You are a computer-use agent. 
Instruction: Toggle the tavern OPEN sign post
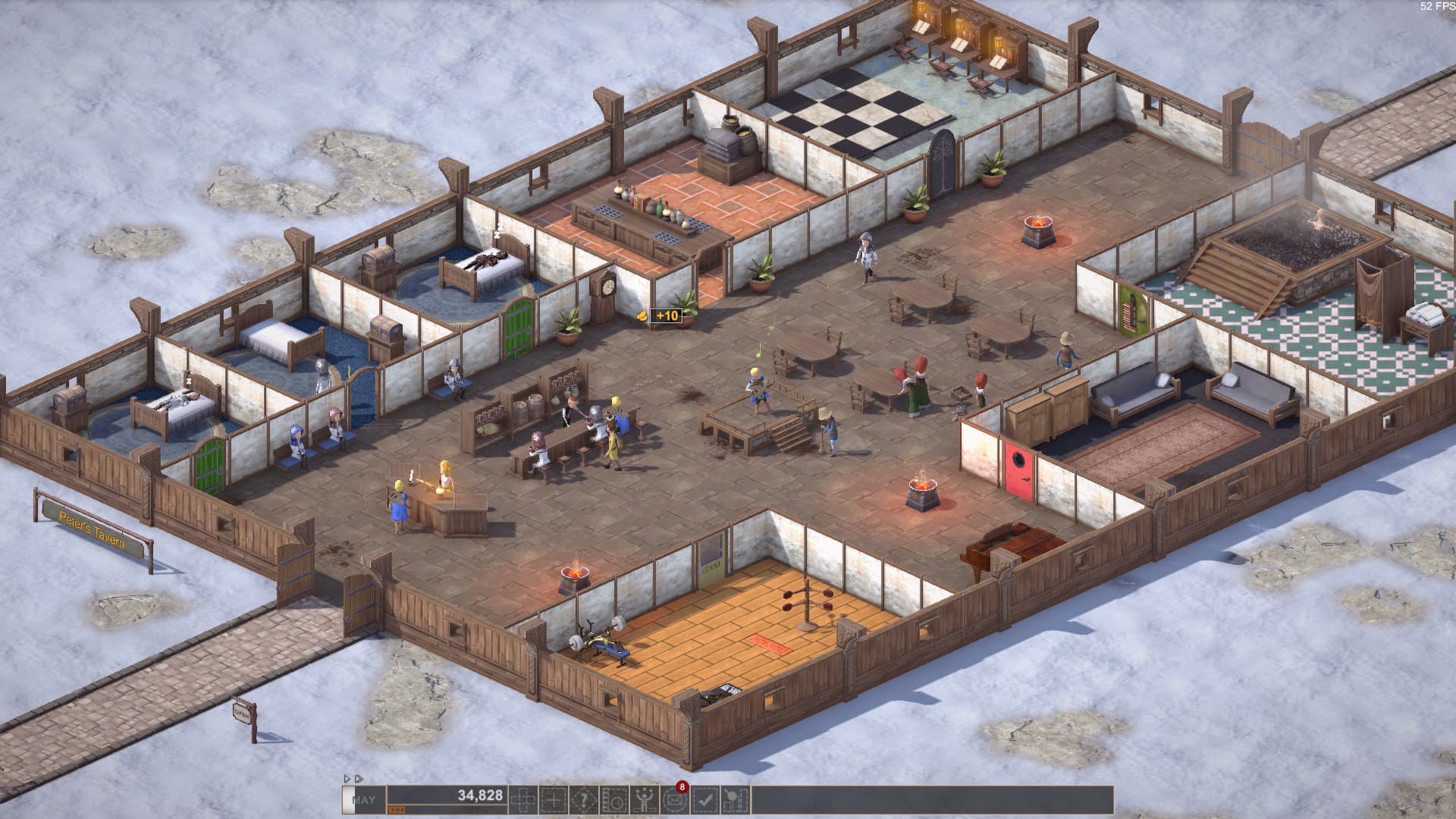coord(241,713)
